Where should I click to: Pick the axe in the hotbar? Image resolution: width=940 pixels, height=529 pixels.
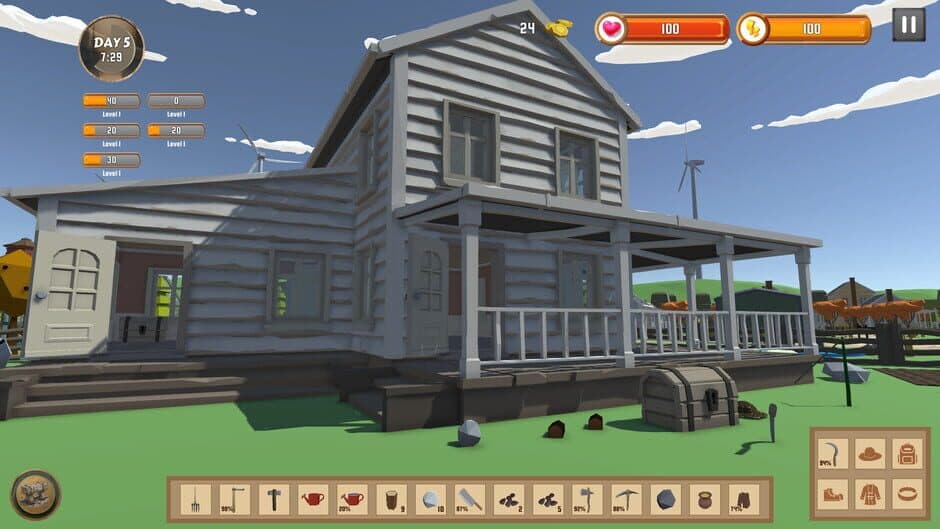pos(586,498)
